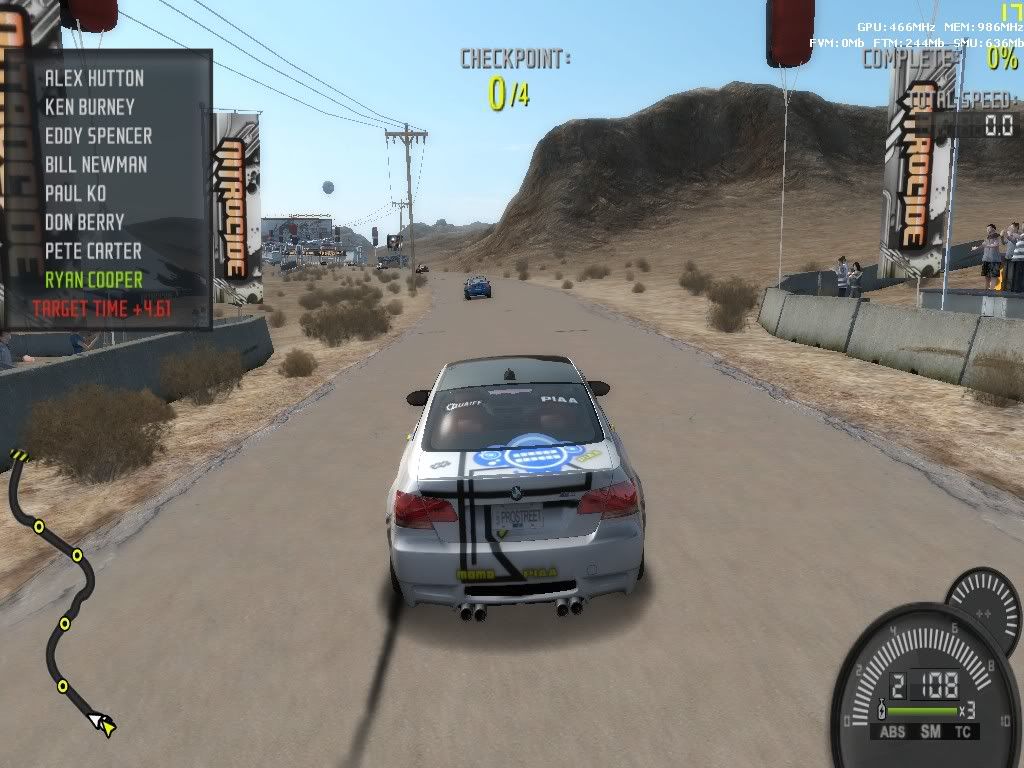Click the track route minimap

coord(62,590)
